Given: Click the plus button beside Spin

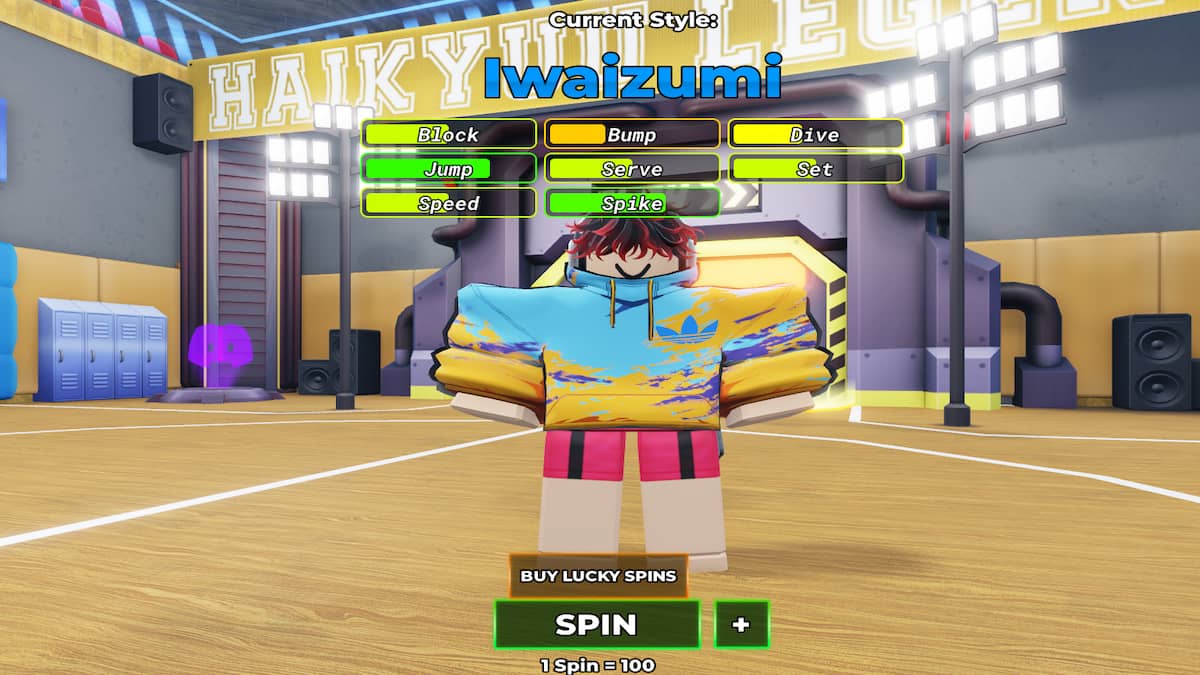Looking at the screenshot, I should pyautogui.click(x=741, y=625).
